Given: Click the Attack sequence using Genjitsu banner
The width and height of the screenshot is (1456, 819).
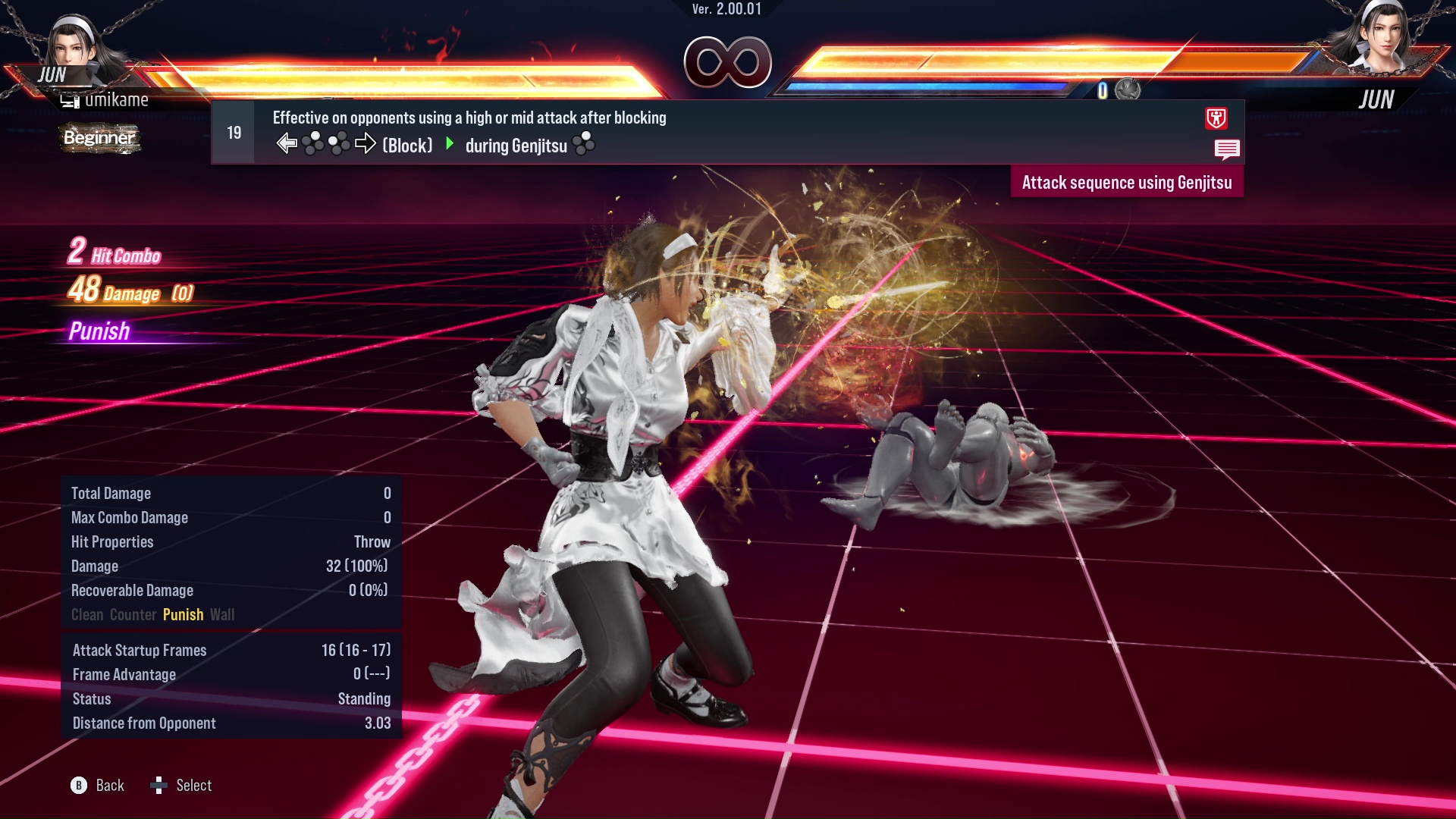Looking at the screenshot, I should (1127, 182).
